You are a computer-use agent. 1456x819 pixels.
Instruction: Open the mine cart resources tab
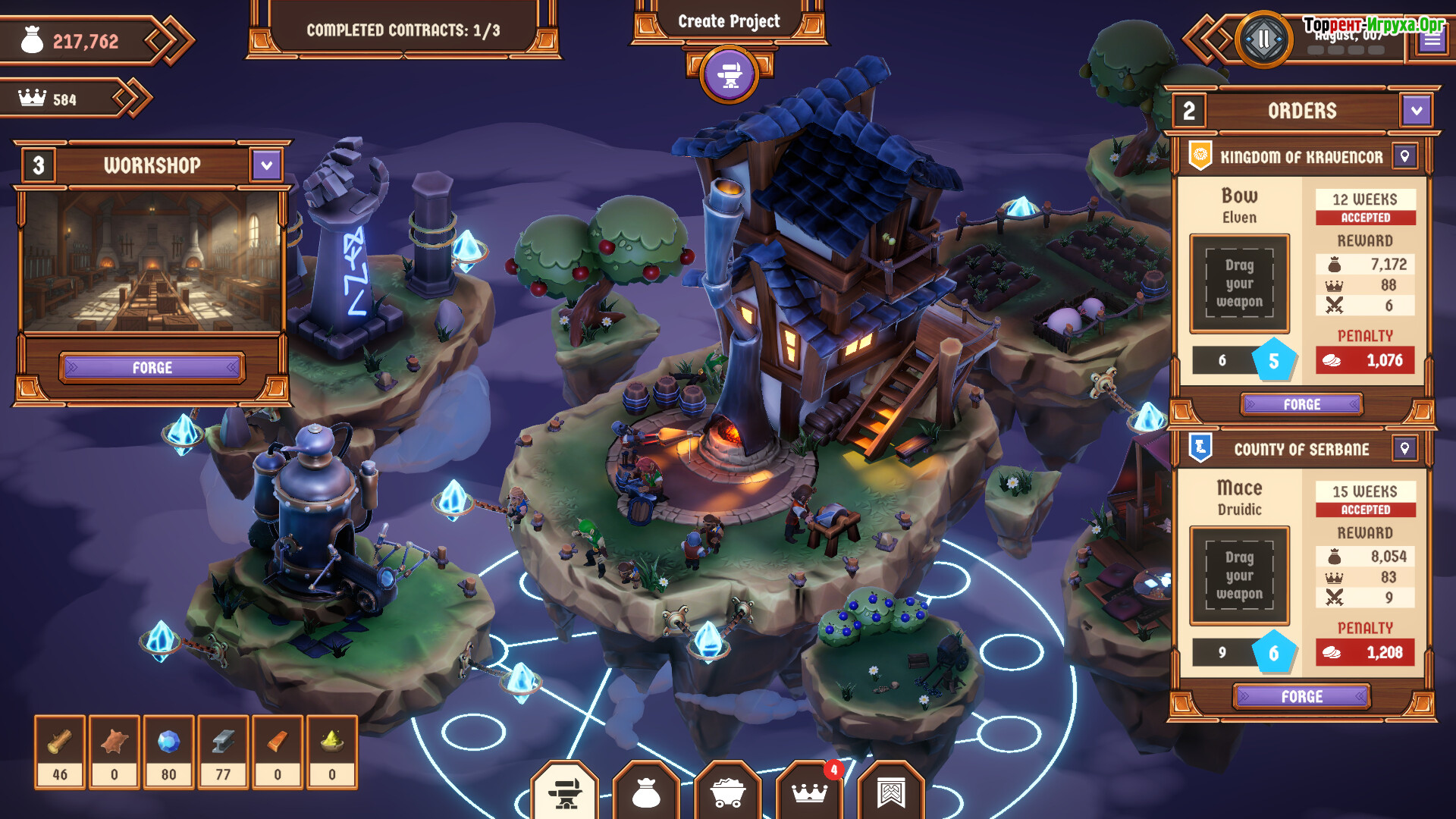pos(728,792)
